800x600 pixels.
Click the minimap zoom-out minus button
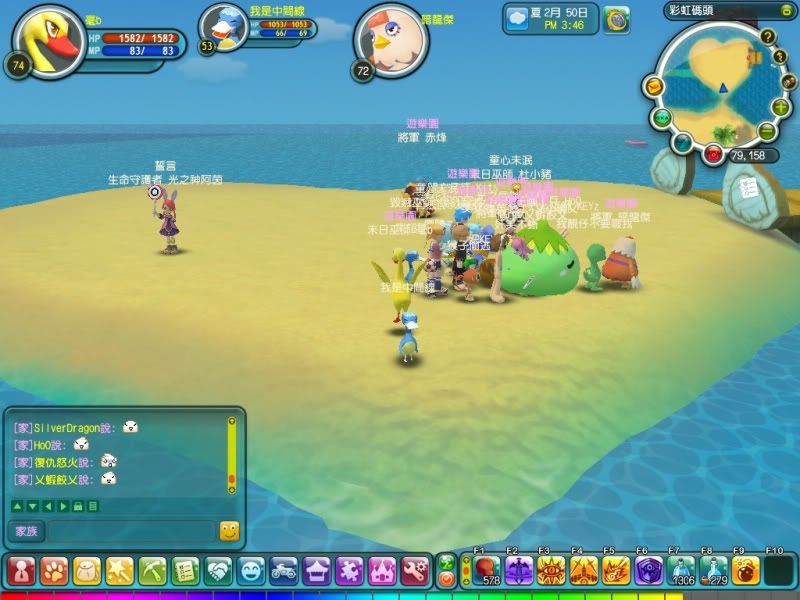(x=767, y=132)
